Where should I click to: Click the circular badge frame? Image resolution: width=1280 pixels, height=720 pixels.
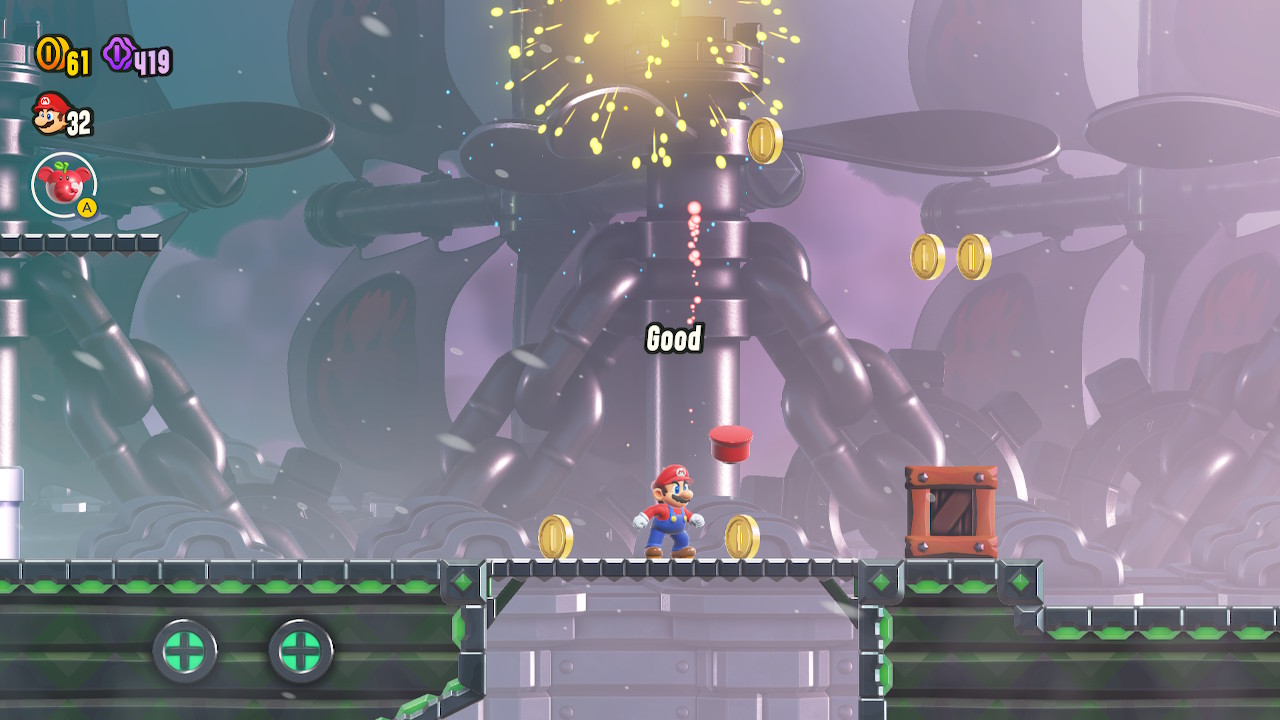[x=62, y=183]
